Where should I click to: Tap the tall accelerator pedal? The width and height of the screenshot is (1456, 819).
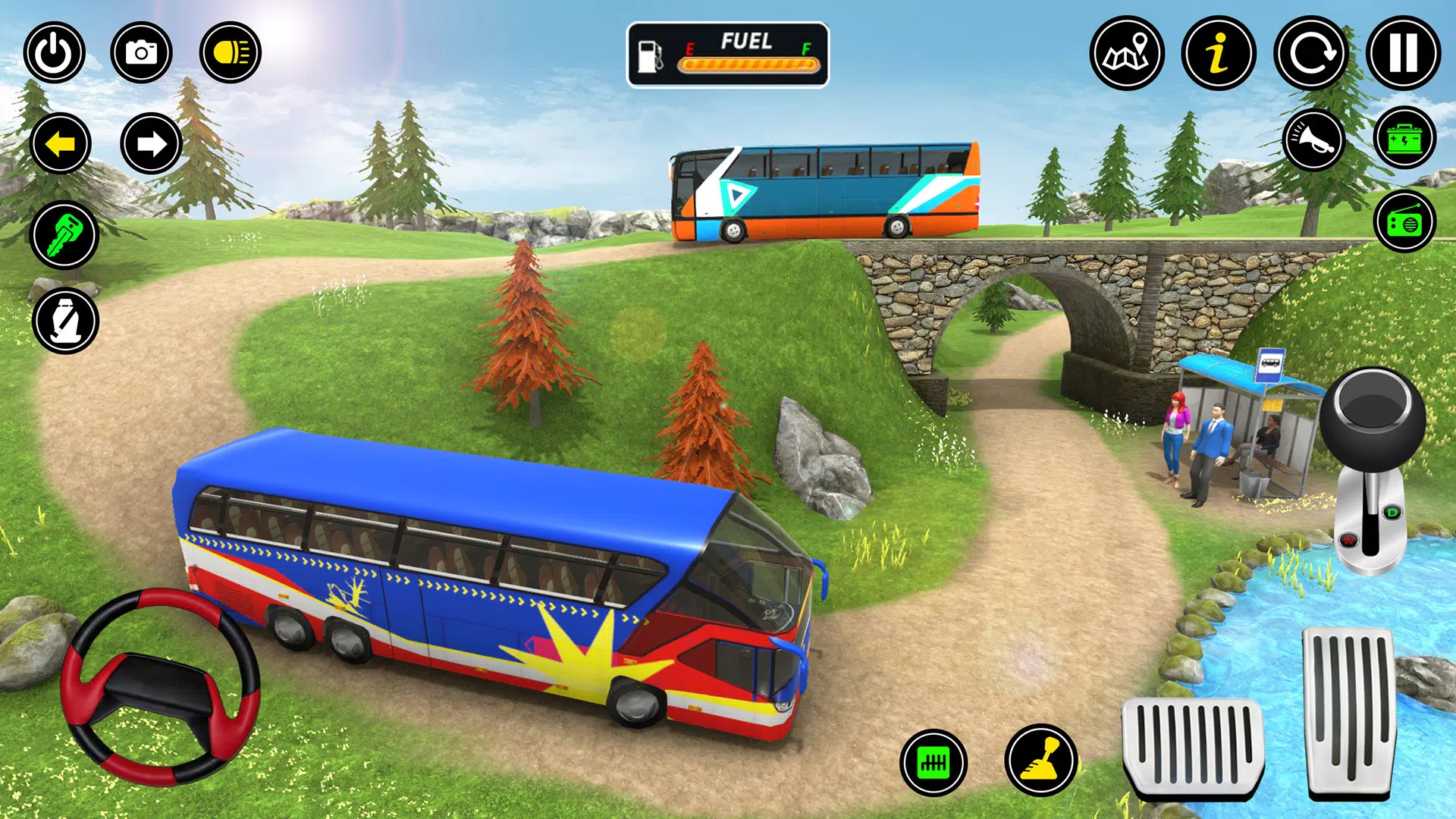pyautogui.click(x=1350, y=713)
